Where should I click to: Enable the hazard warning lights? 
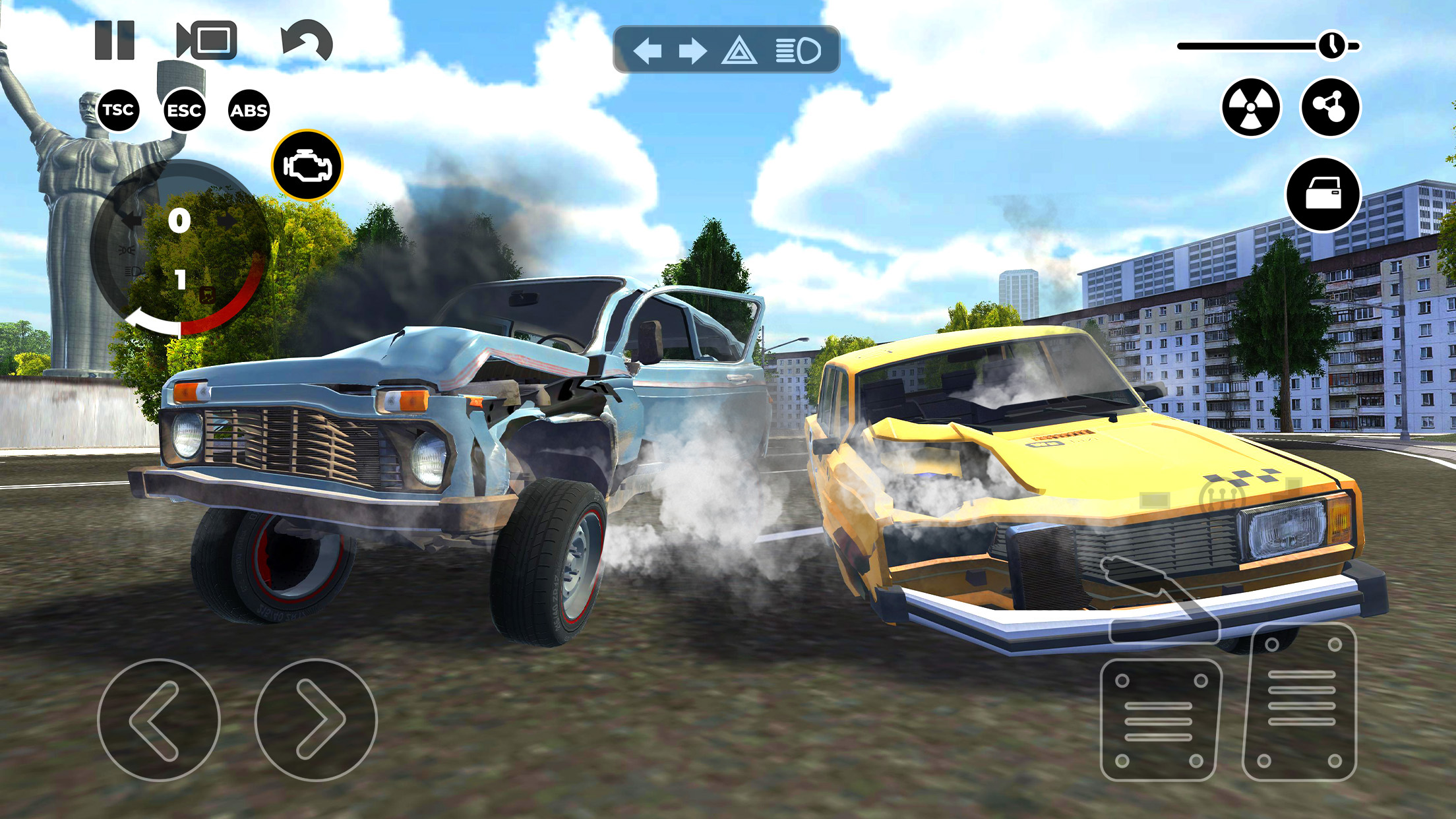740,48
